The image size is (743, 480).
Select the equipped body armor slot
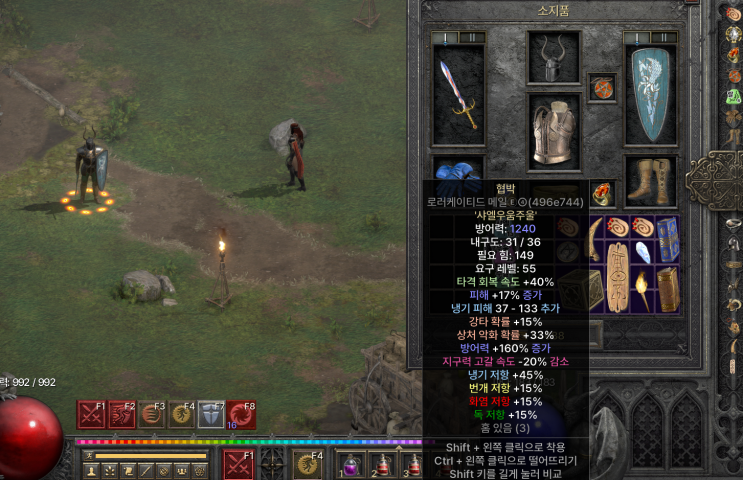tap(553, 132)
